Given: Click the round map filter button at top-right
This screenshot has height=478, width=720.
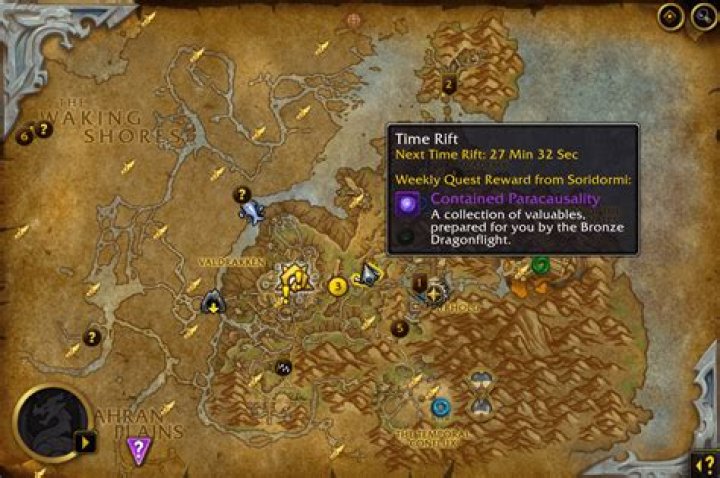Looking at the screenshot, I should click(x=669, y=17).
